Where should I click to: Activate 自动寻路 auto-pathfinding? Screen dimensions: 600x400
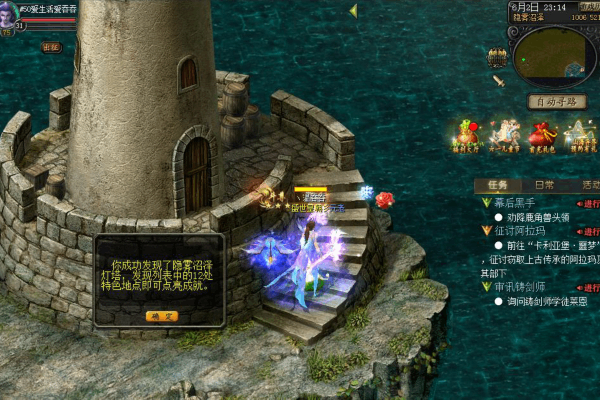click(556, 102)
